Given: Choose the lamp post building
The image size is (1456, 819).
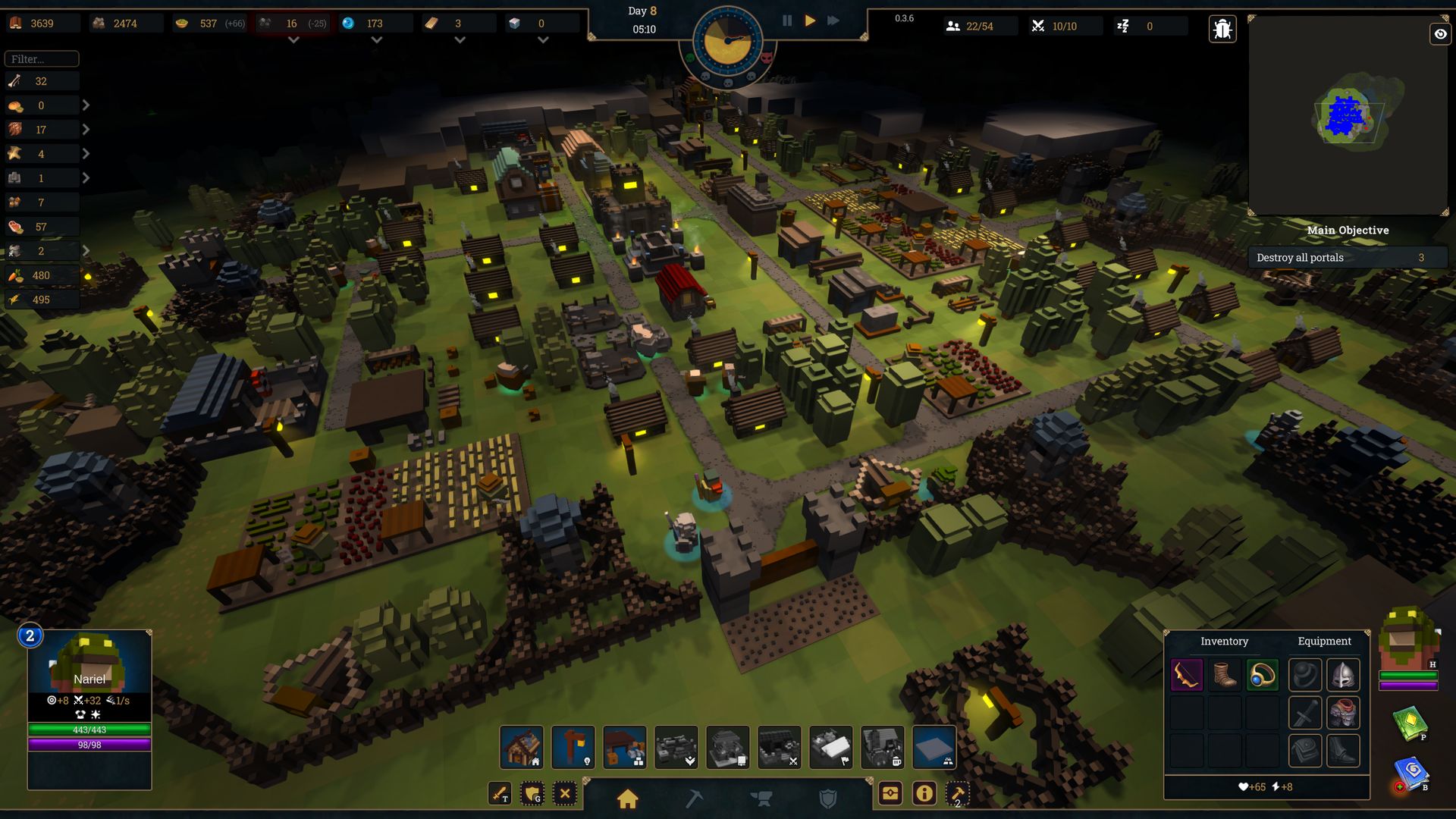Looking at the screenshot, I should [x=573, y=748].
